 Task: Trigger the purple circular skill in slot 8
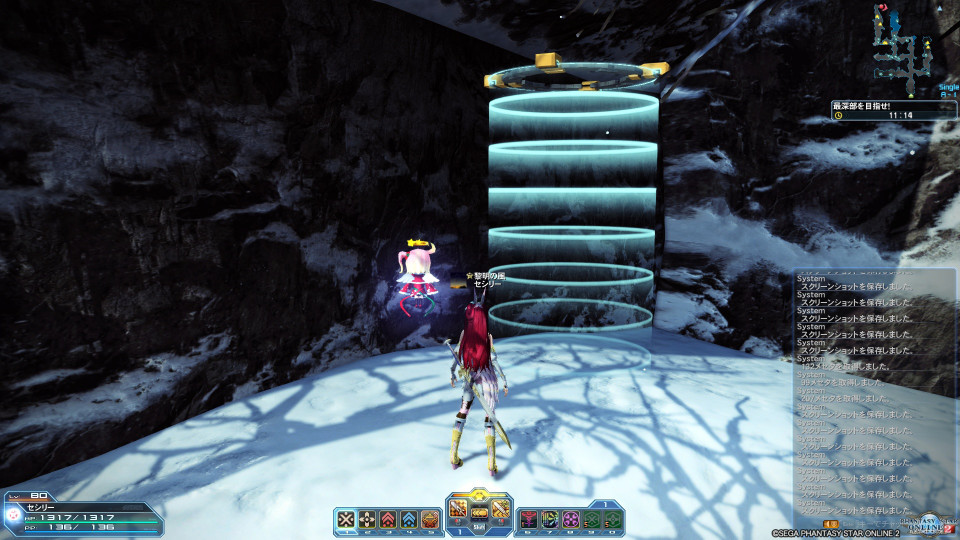(x=571, y=519)
